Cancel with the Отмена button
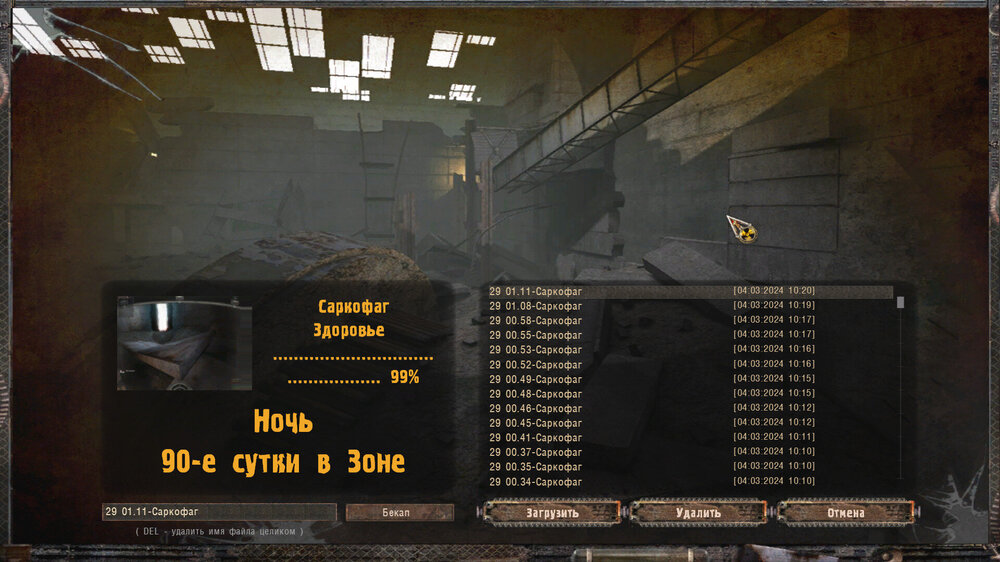Screen dimensions: 1000x562 click(x=845, y=513)
